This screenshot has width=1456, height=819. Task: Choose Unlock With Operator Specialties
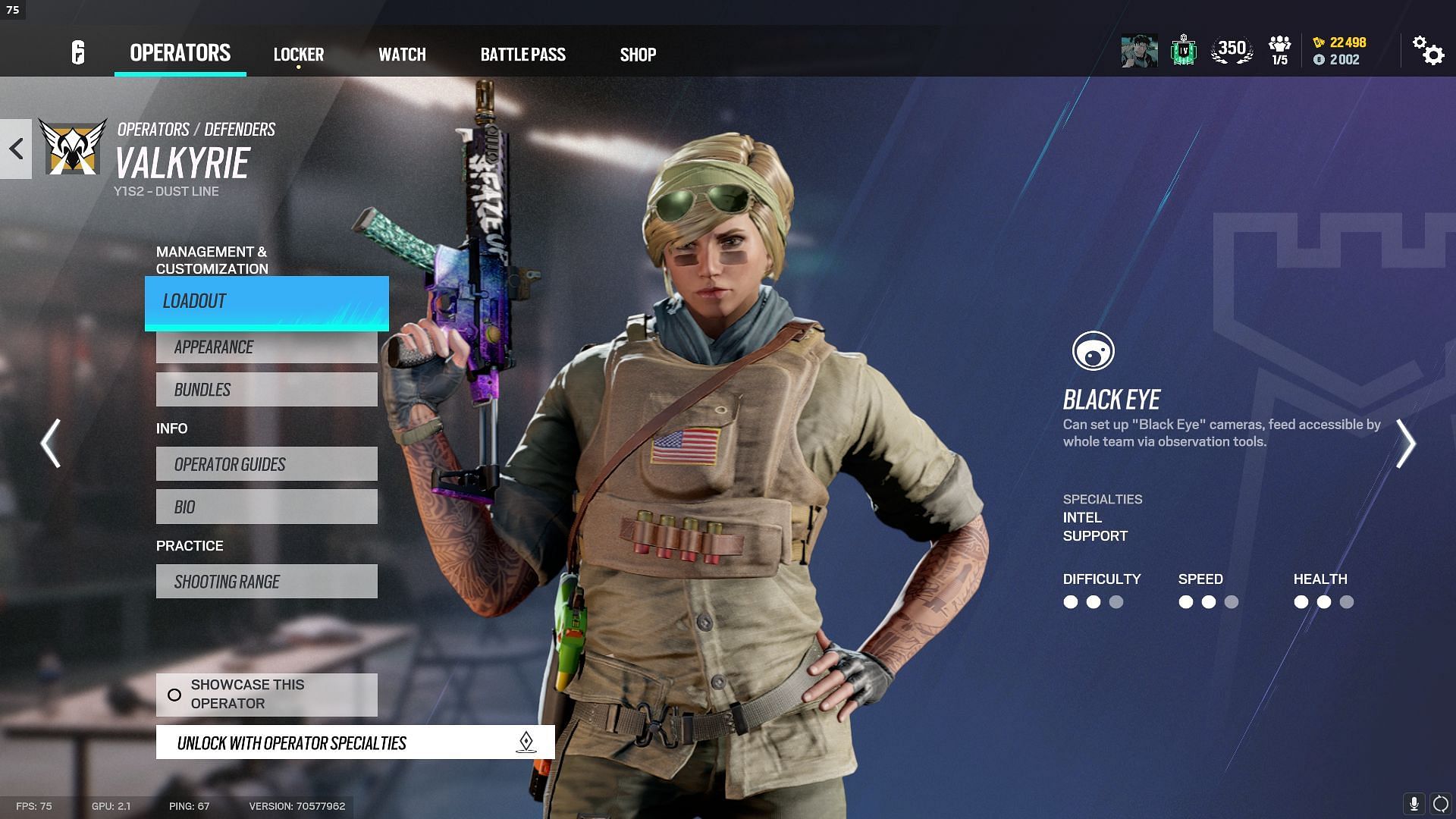point(355,742)
